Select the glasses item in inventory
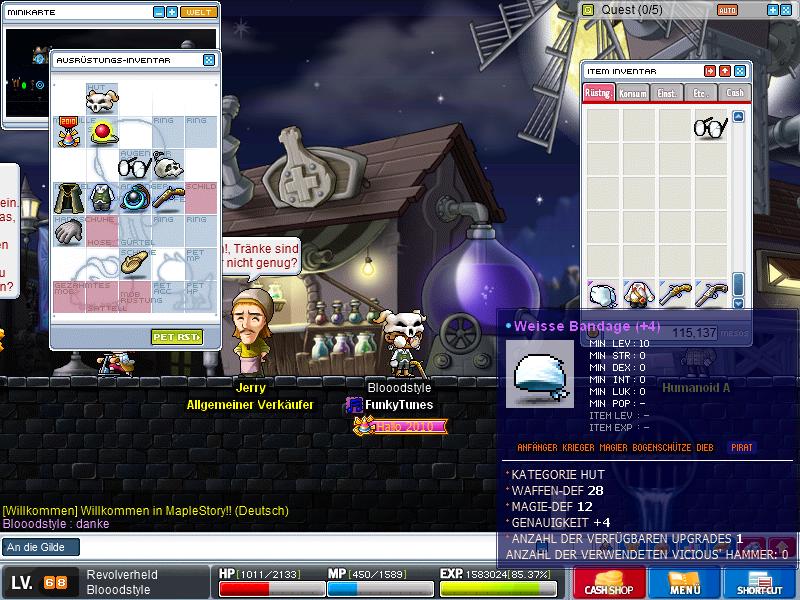800x600 pixels. point(710,127)
